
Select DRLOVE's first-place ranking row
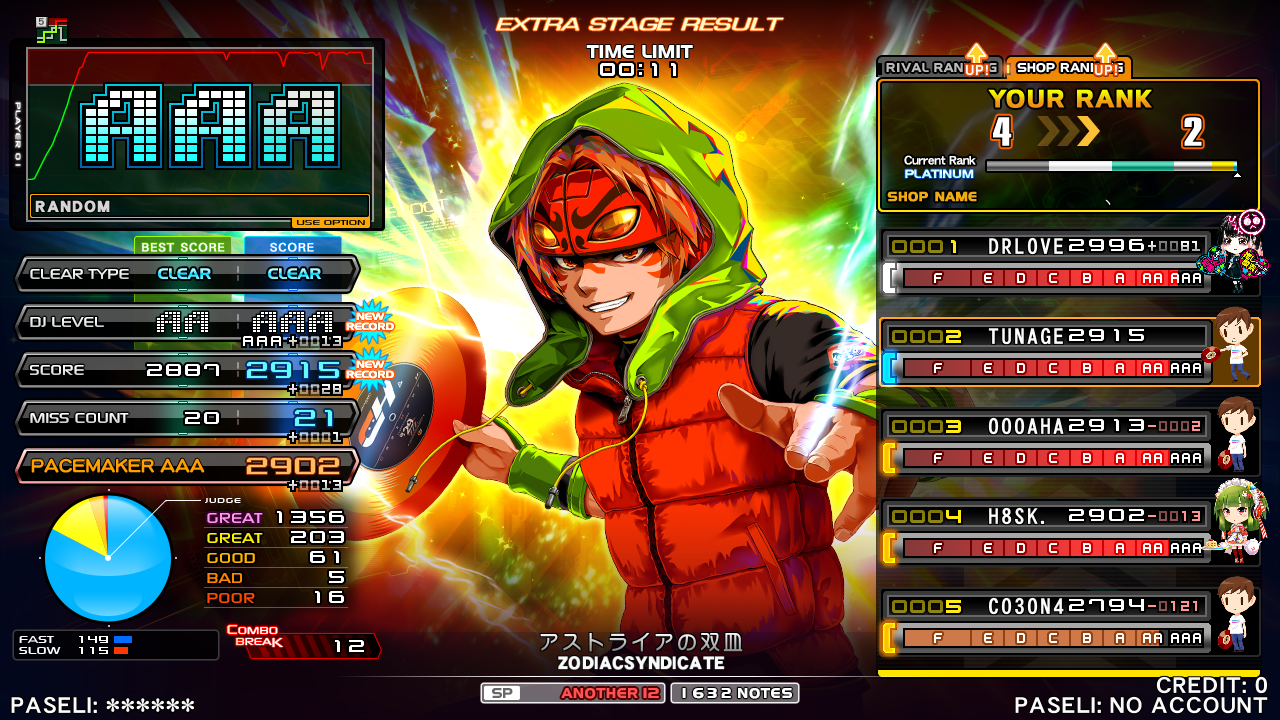pos(1045,262)
